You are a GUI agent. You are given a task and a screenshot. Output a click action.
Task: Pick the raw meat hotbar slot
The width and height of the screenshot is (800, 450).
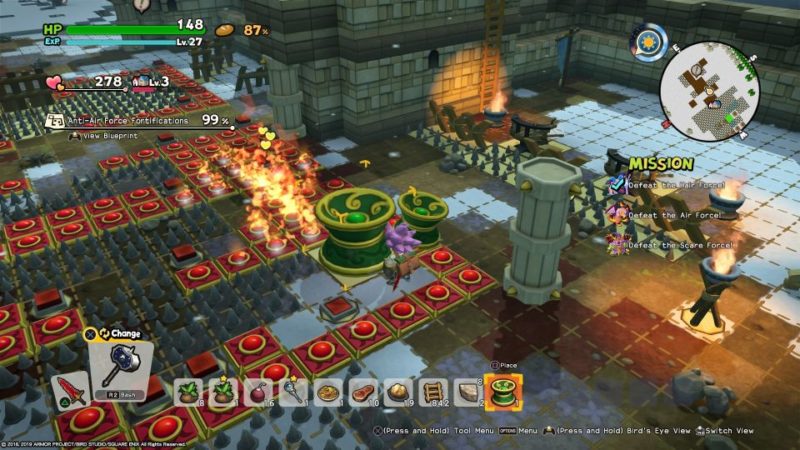(362, 392)
